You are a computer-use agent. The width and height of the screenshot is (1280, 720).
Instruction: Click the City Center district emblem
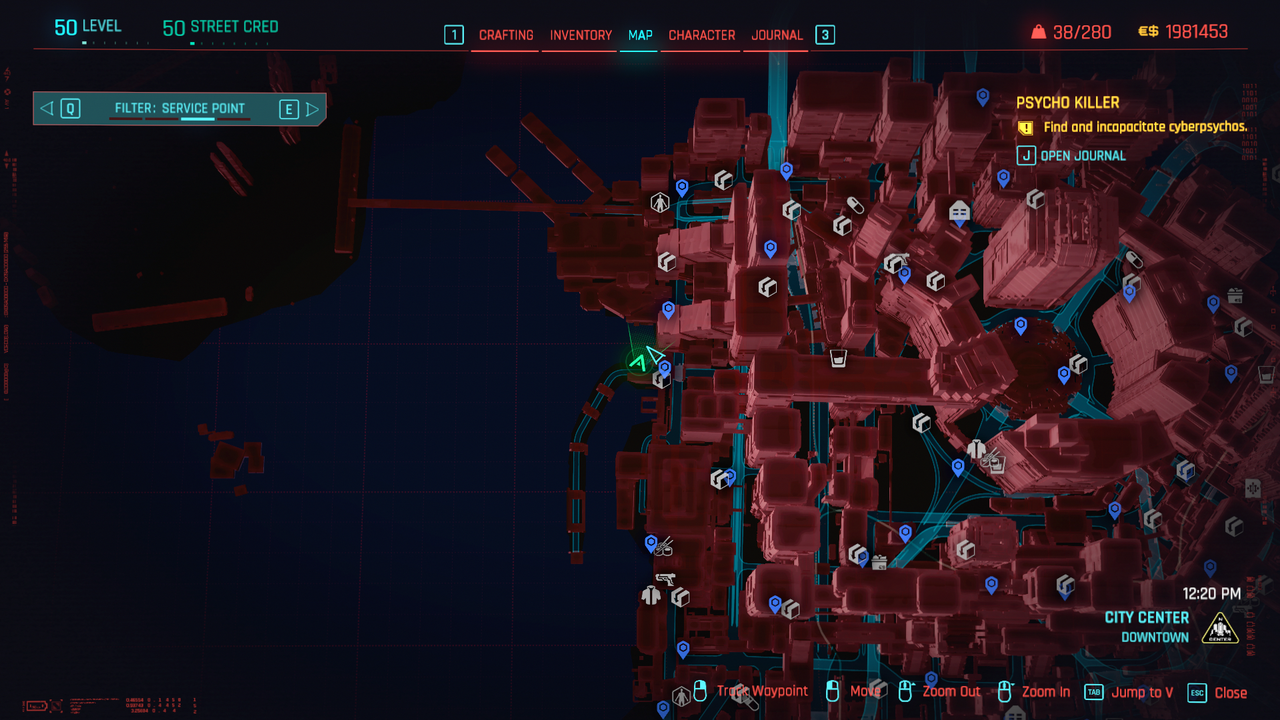pos(1220,628)
